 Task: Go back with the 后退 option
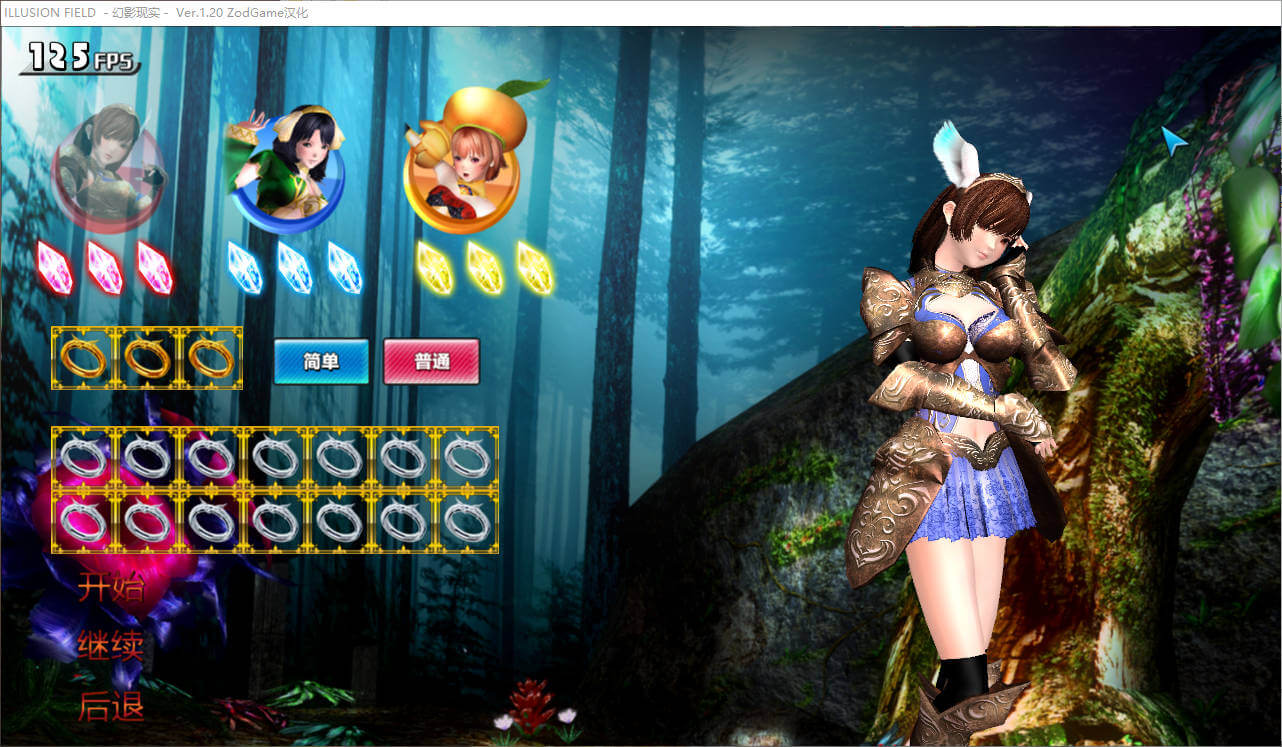[110, 706]
